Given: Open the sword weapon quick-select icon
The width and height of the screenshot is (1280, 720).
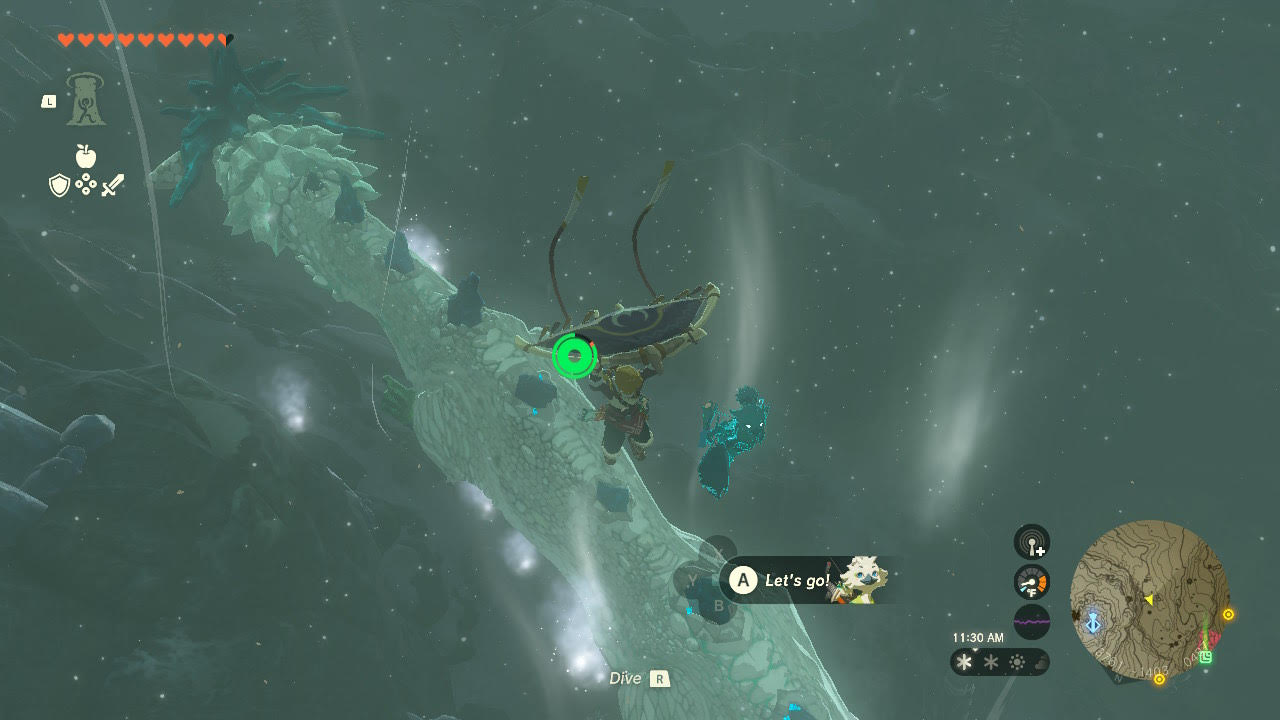Looking at the screenshot, I should [112, 185].
